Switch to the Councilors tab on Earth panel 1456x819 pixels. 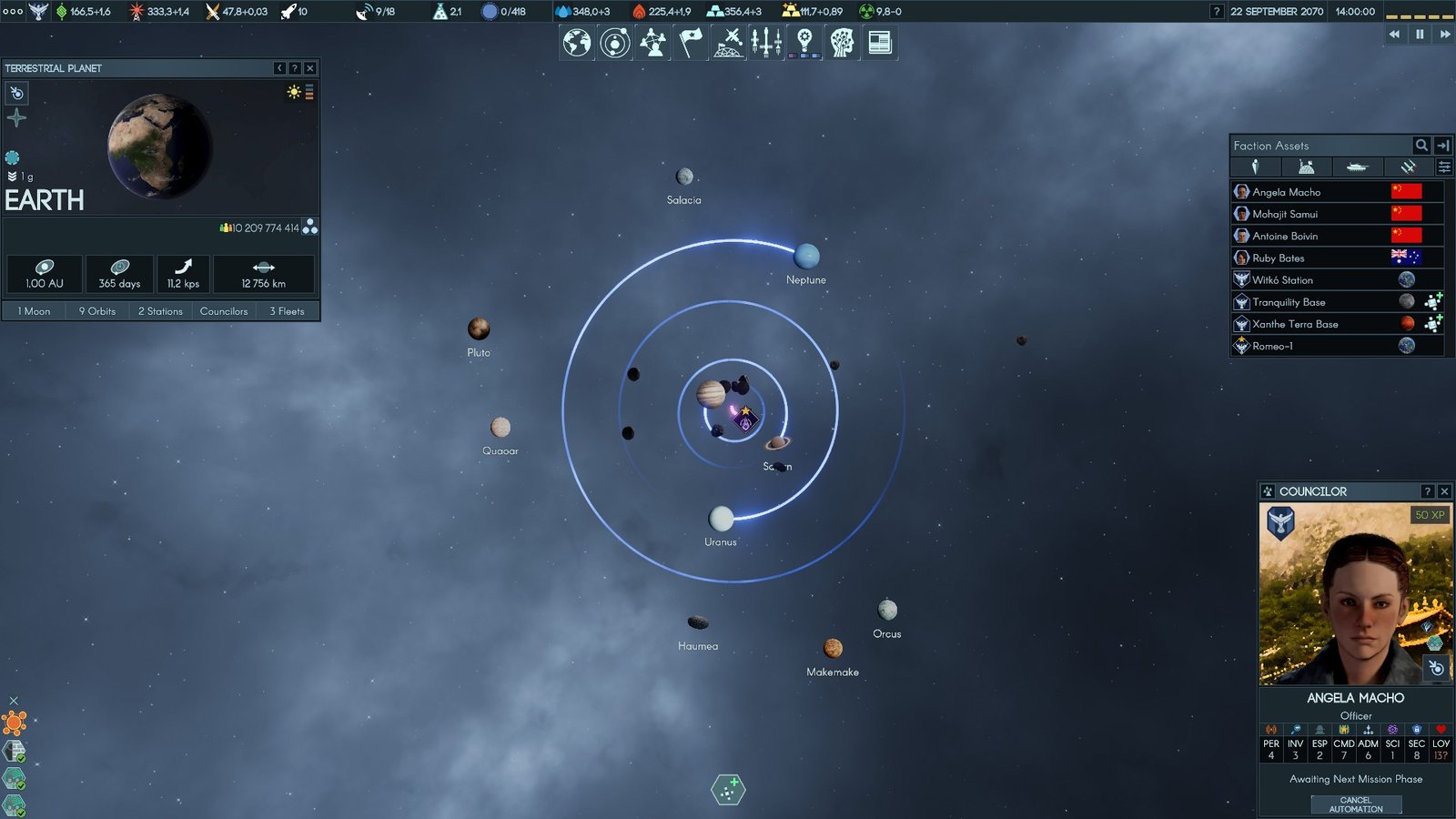(x=224, y=310)
